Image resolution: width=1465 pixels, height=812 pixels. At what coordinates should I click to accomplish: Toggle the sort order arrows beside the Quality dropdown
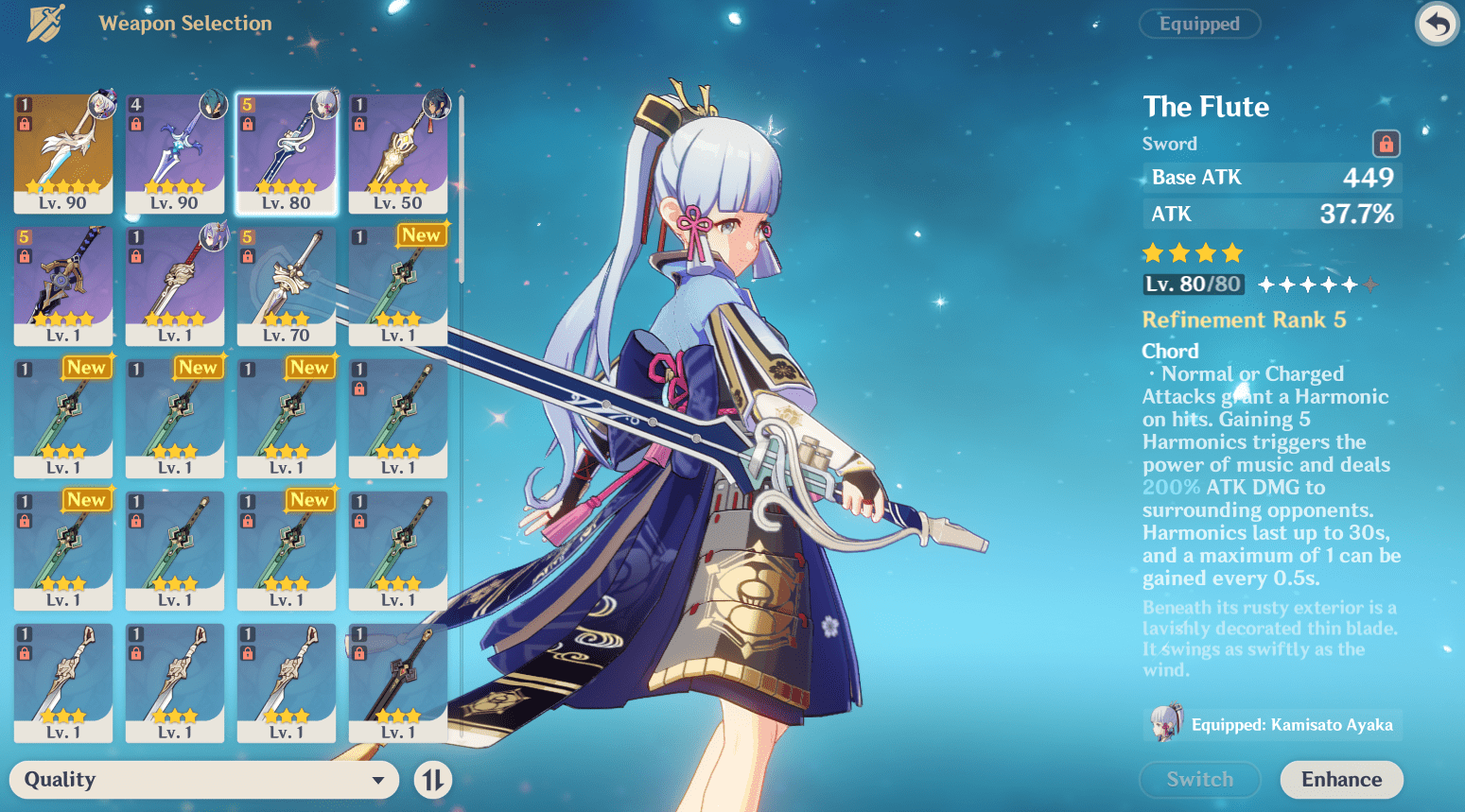click(431, 780)
